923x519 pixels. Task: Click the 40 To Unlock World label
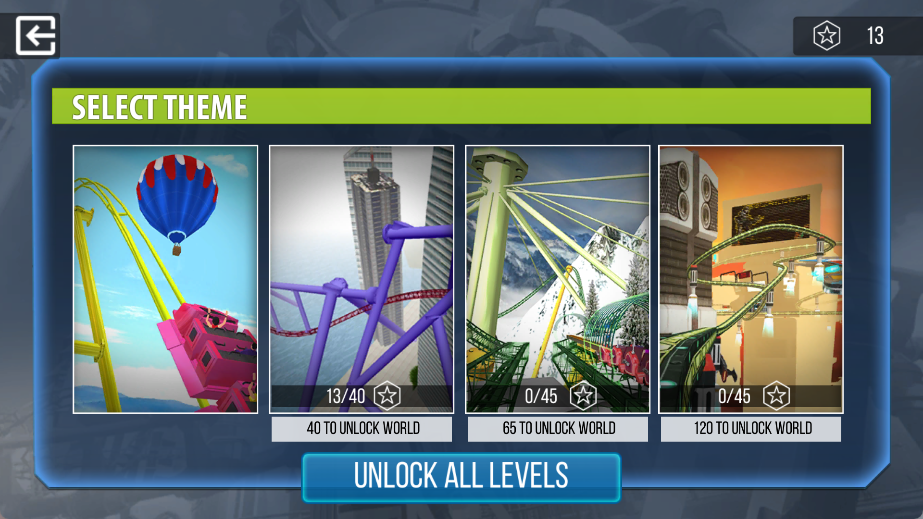362,429
